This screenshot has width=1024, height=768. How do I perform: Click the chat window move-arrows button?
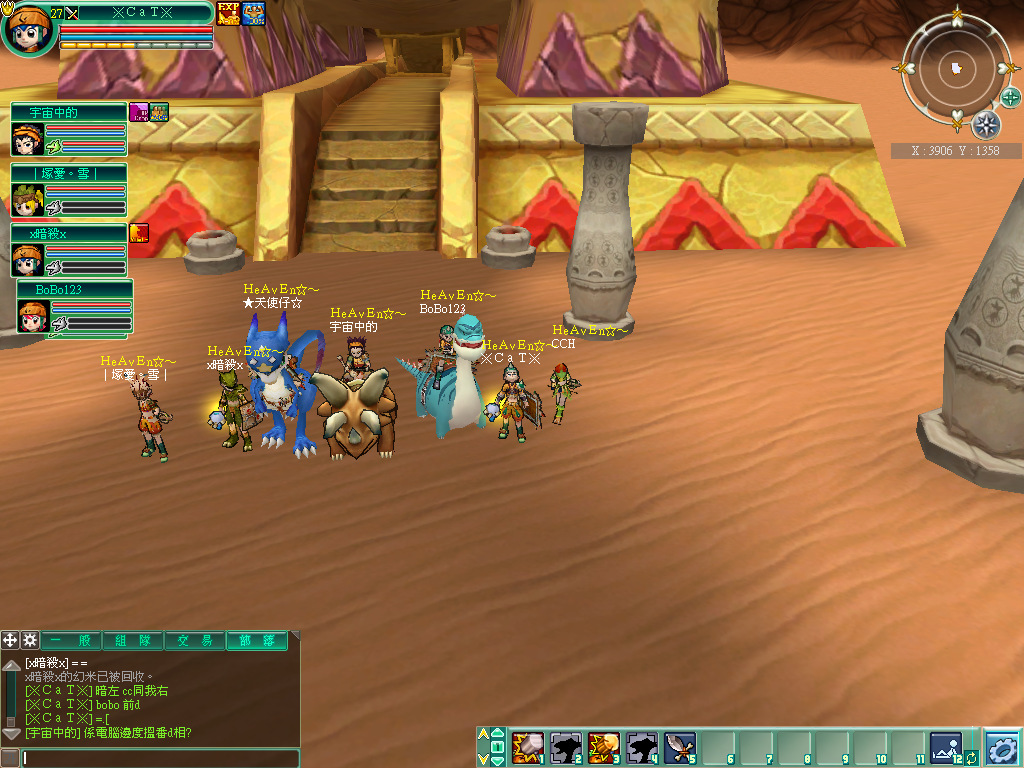click(x=10, y=640)
